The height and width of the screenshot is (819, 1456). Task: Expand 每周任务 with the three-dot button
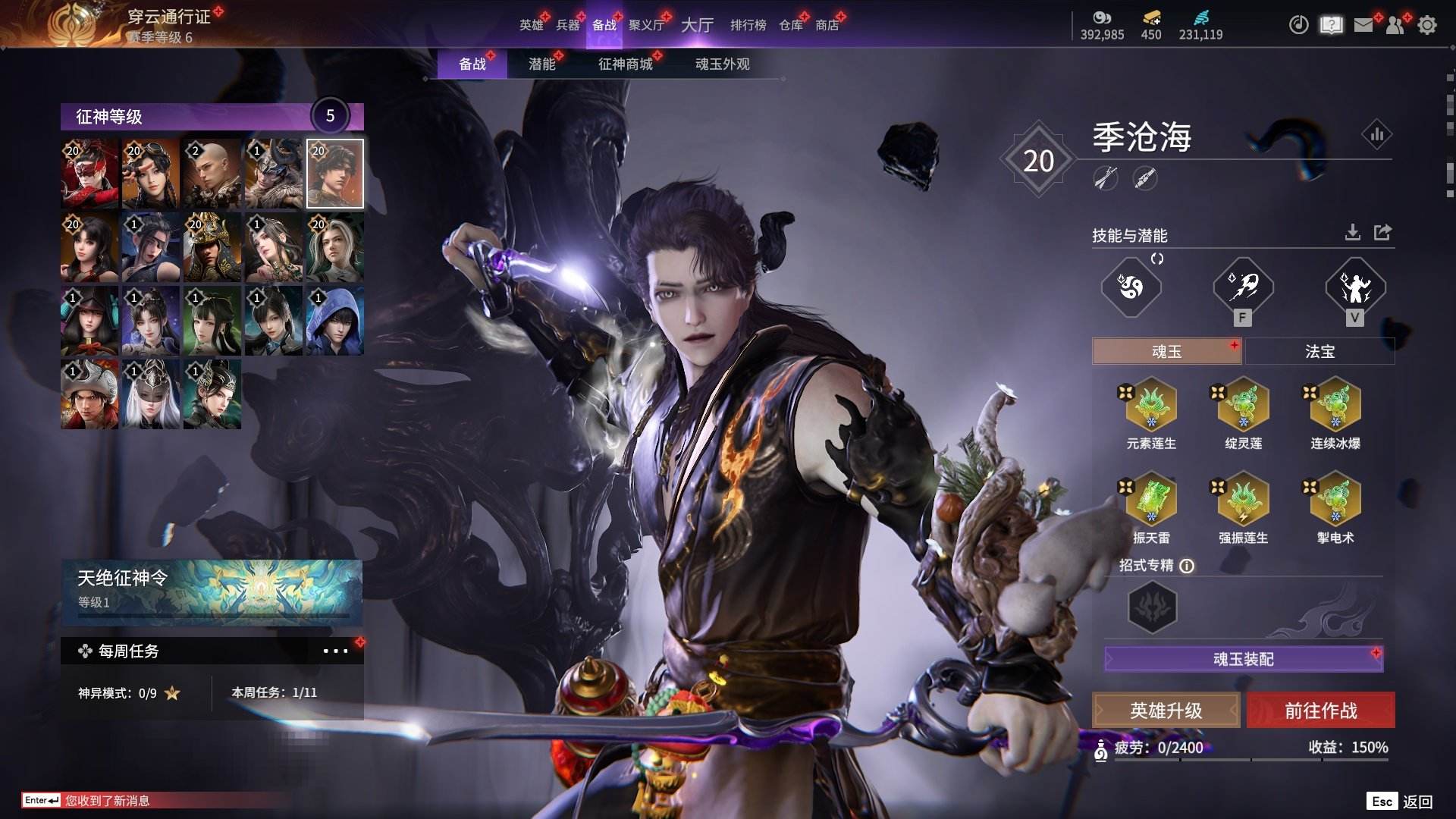coord(335,651)
